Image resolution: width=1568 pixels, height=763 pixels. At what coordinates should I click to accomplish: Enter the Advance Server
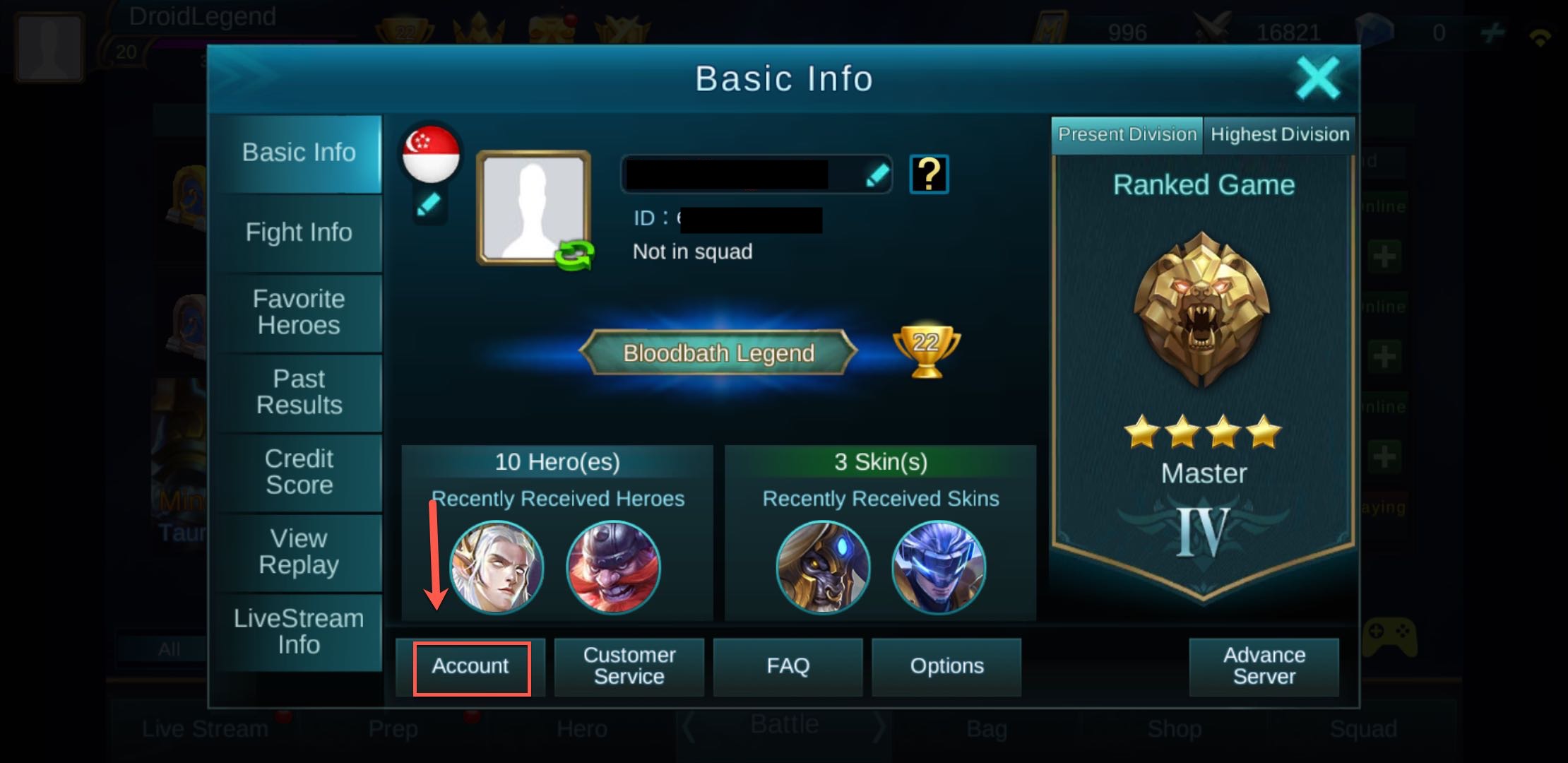pos(1264,667)
